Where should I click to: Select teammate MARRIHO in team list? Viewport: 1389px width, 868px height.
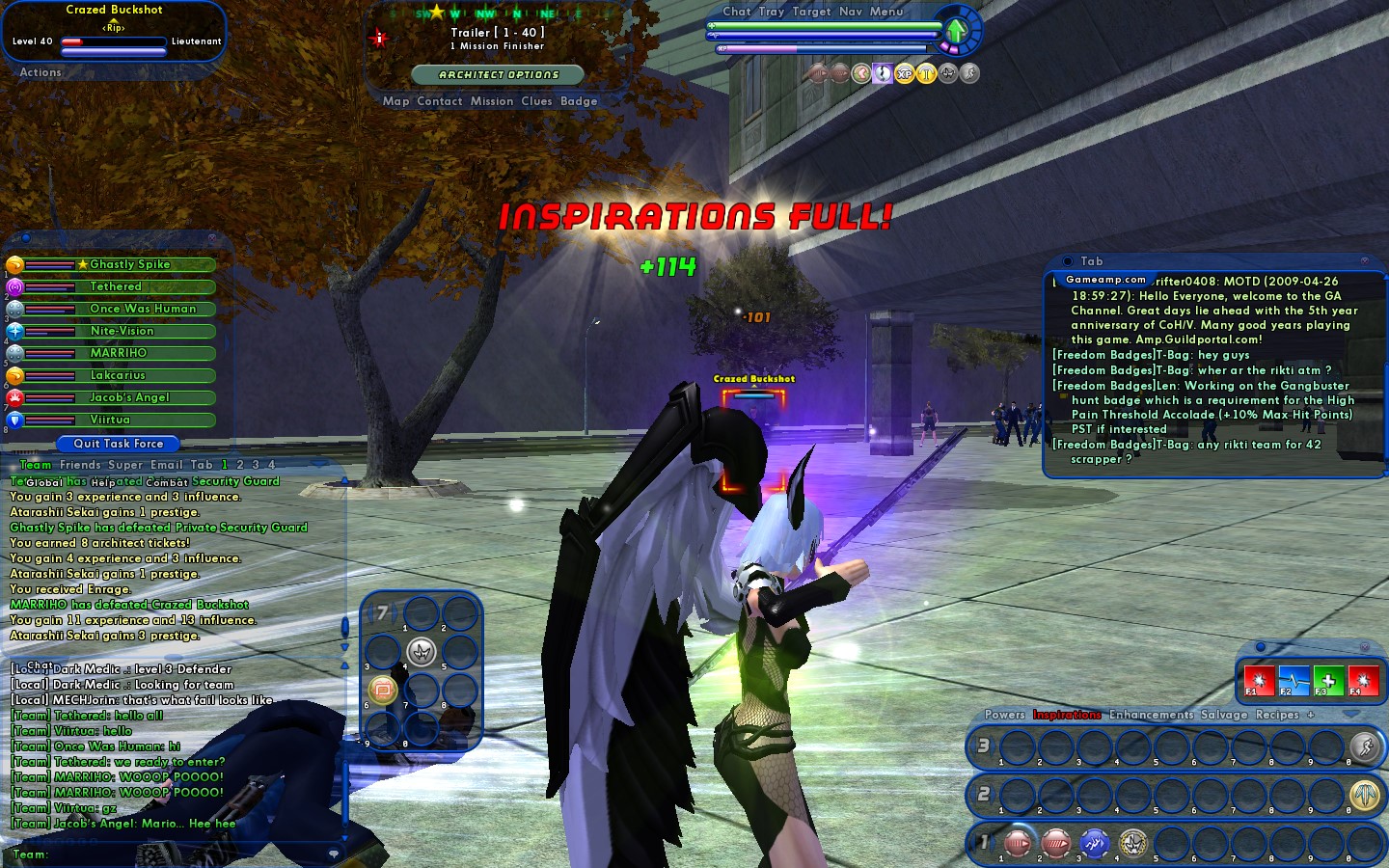[118, 353]
